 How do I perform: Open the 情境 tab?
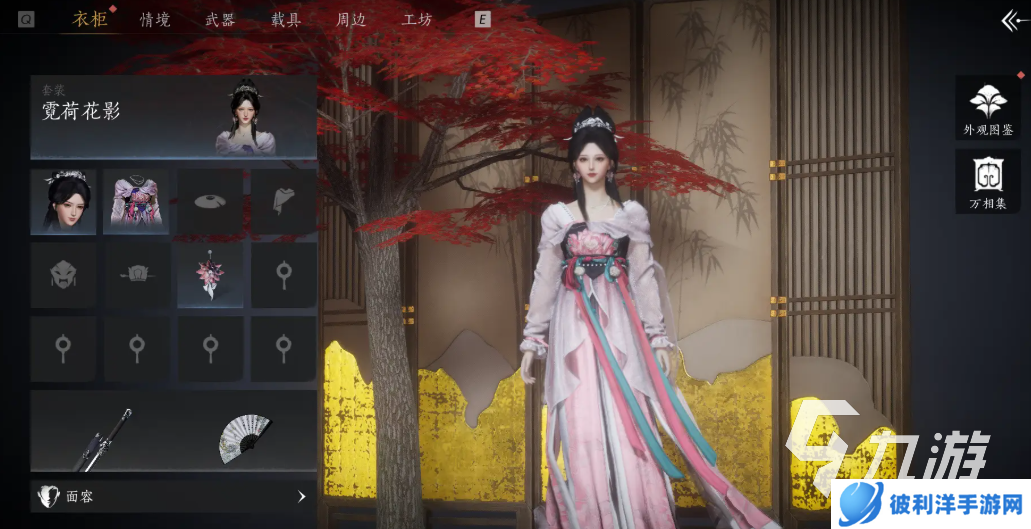click(x=155, y=19)
